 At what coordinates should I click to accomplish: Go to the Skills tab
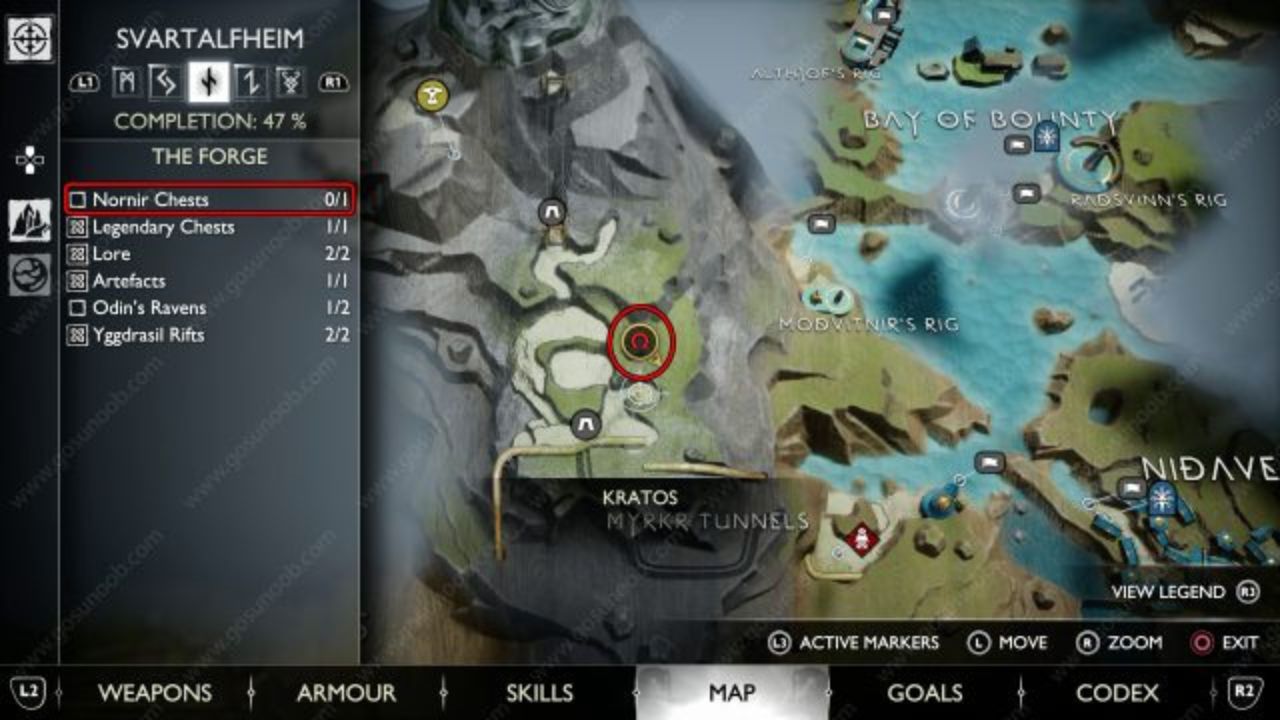click(x=539, y=693)
